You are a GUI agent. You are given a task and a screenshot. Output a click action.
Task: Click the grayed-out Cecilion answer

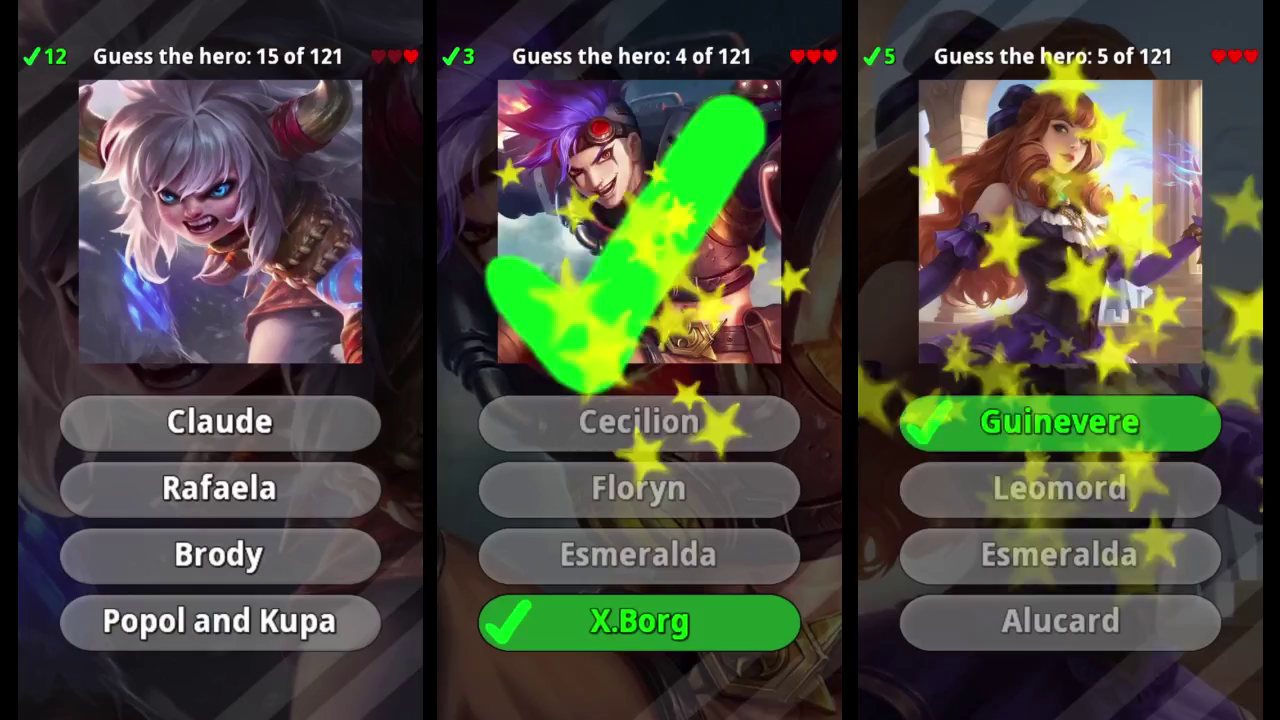click(x=639, y=422)
